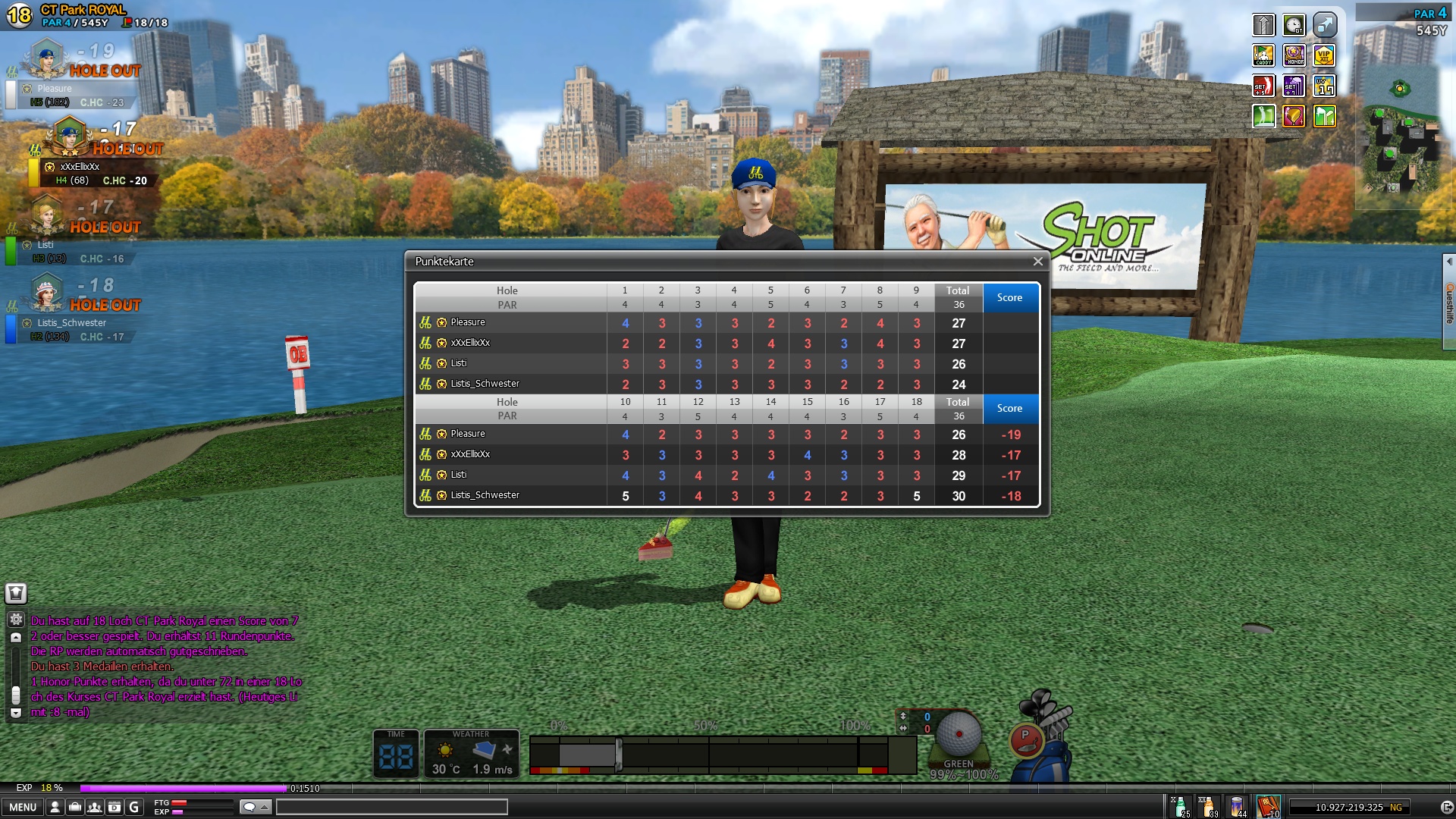Image resolution: width=1456 pixels, height=819 pixels.
Task: Open the MENU button
Action: (x=23, y=807)
